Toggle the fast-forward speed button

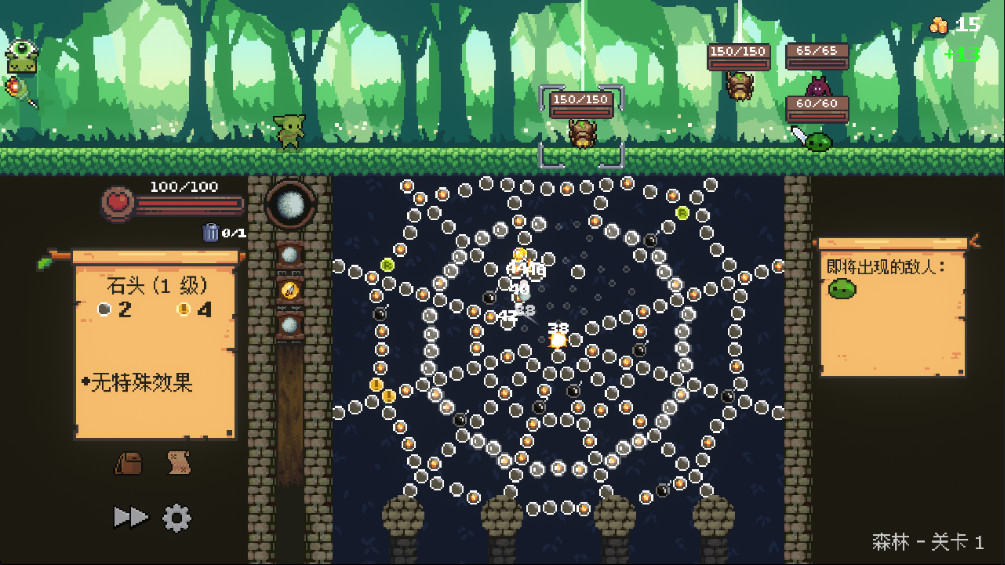130,517
